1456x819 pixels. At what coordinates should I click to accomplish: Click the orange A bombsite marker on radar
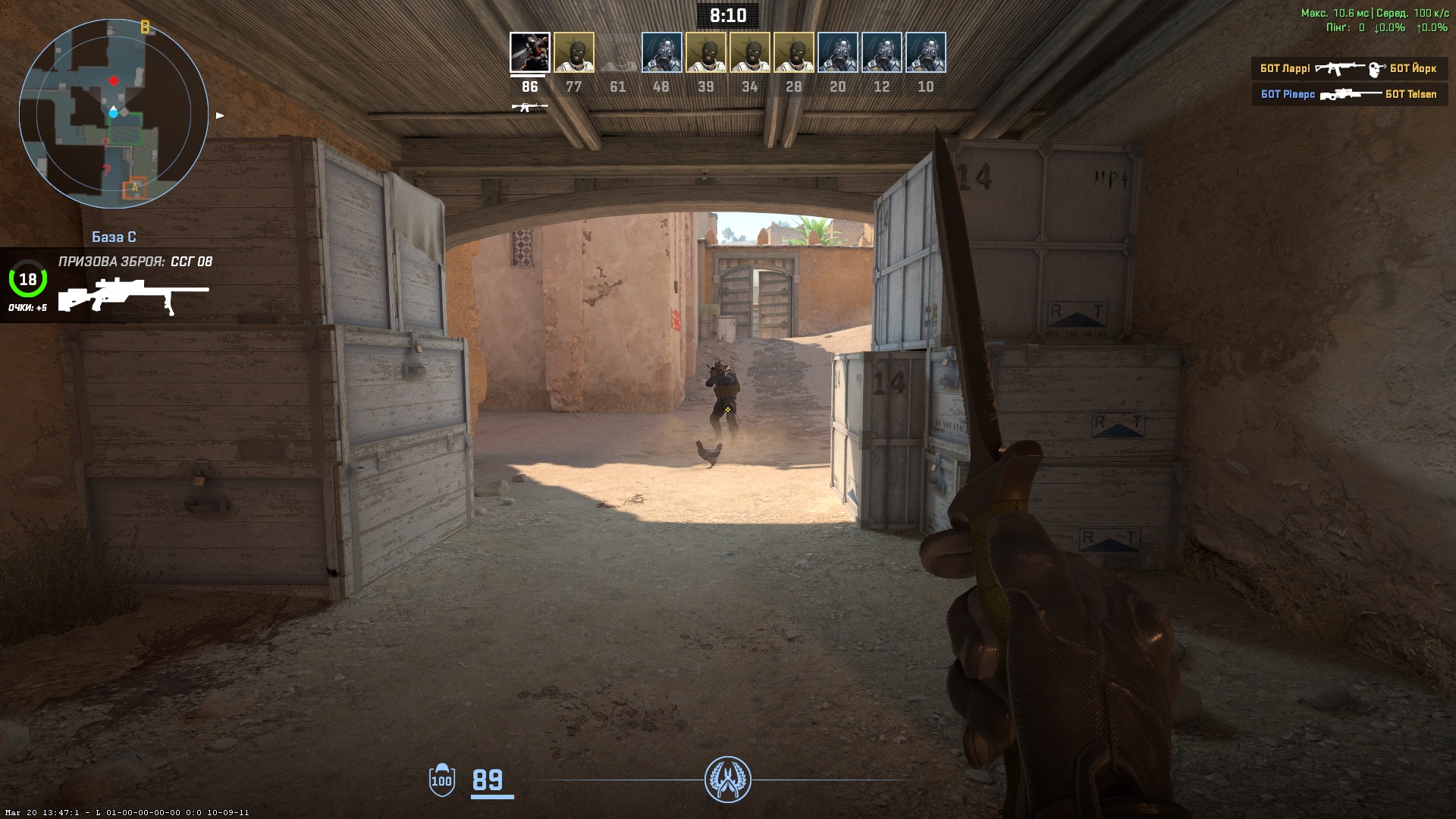click(135, 187)
